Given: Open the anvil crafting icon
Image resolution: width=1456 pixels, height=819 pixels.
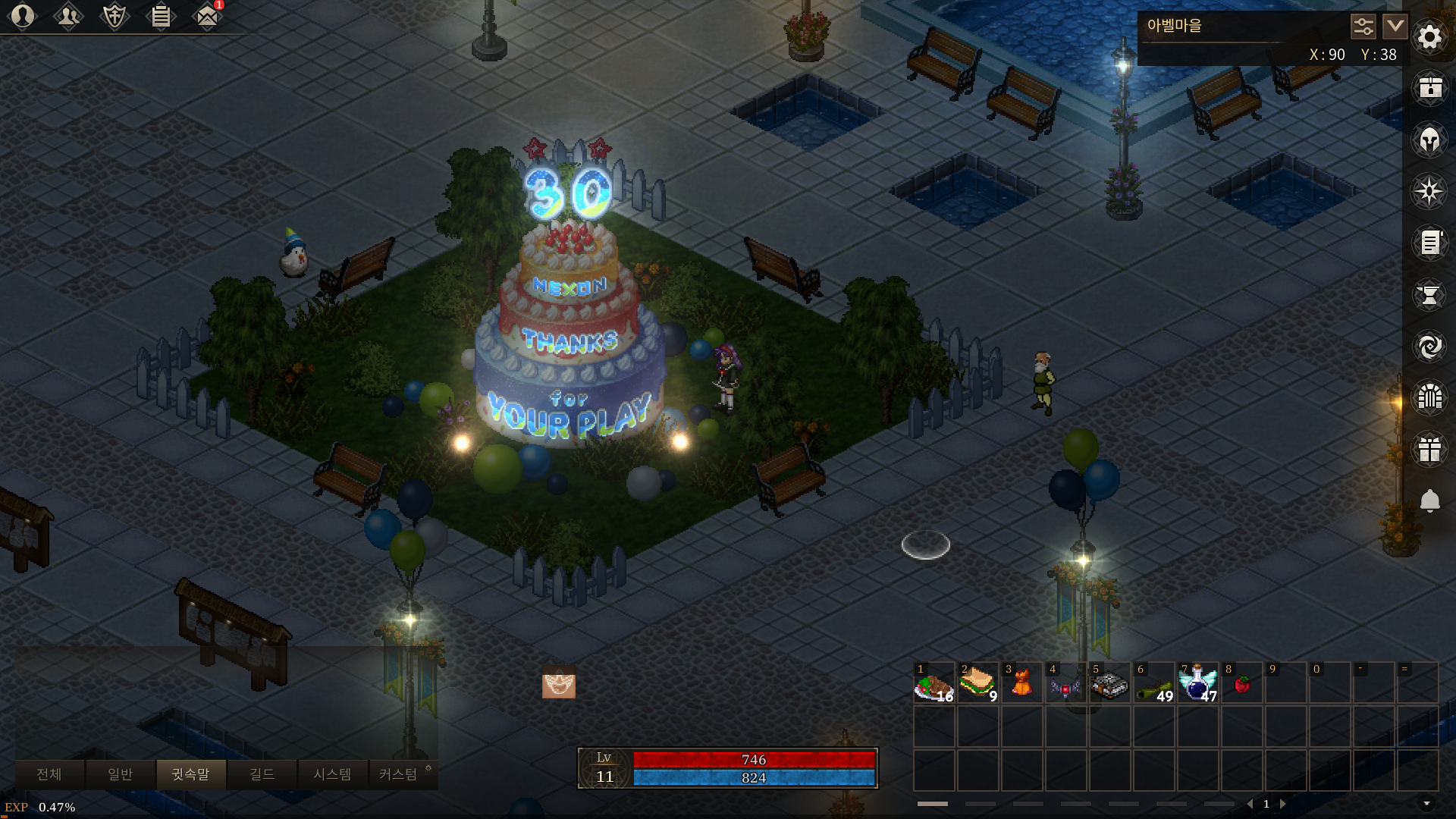Looking at the screenshot, I should pos(1429,294).
